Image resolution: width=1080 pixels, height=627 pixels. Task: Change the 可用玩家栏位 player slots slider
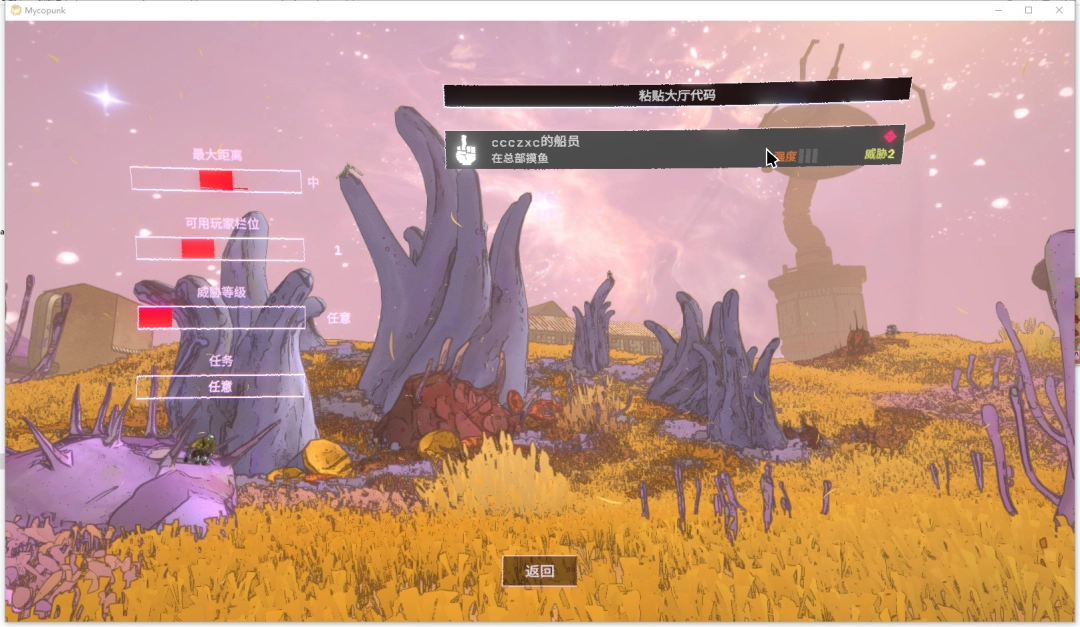[x=220, y=249]
